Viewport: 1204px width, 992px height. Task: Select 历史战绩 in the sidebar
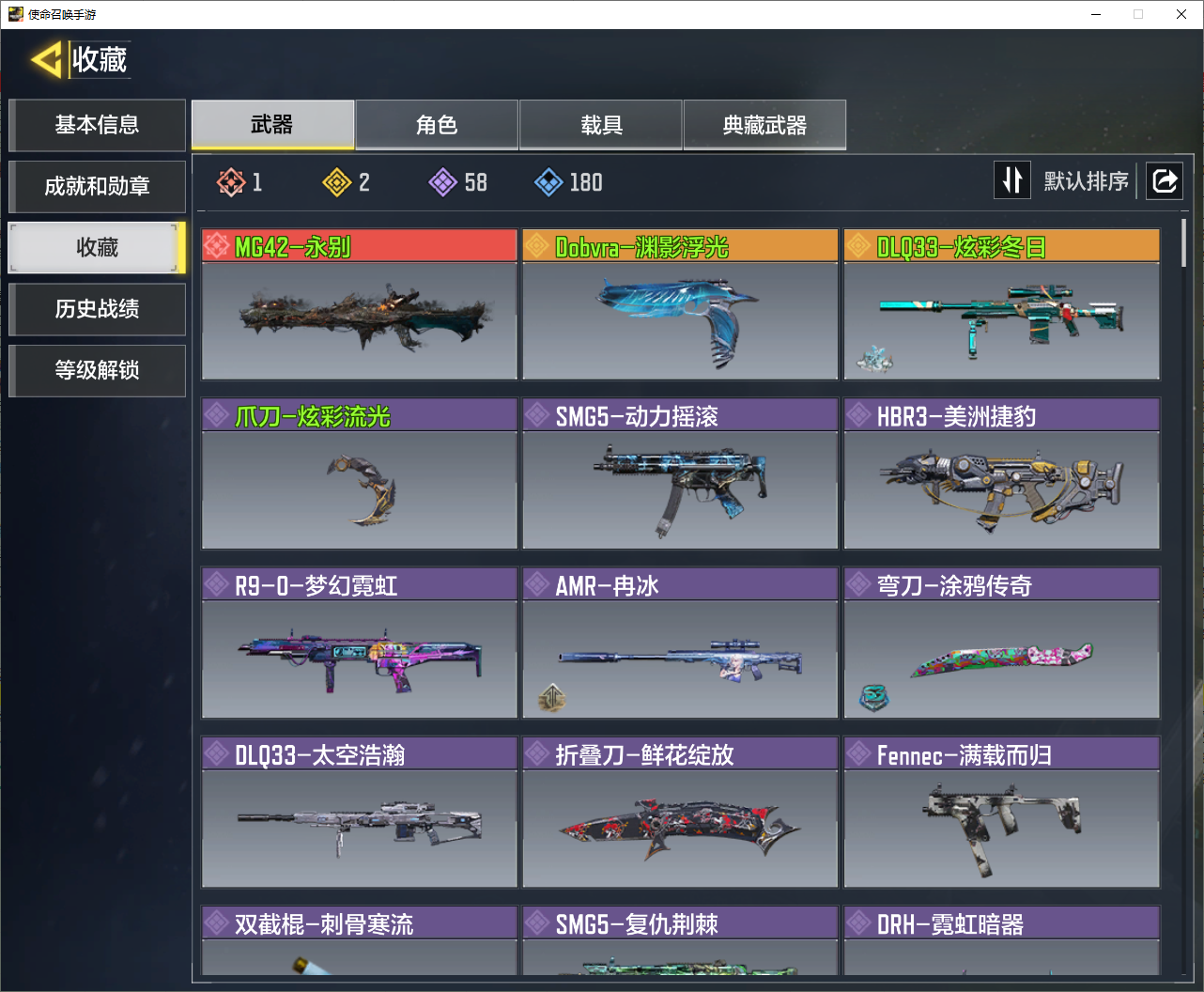[x=97, y=309]
